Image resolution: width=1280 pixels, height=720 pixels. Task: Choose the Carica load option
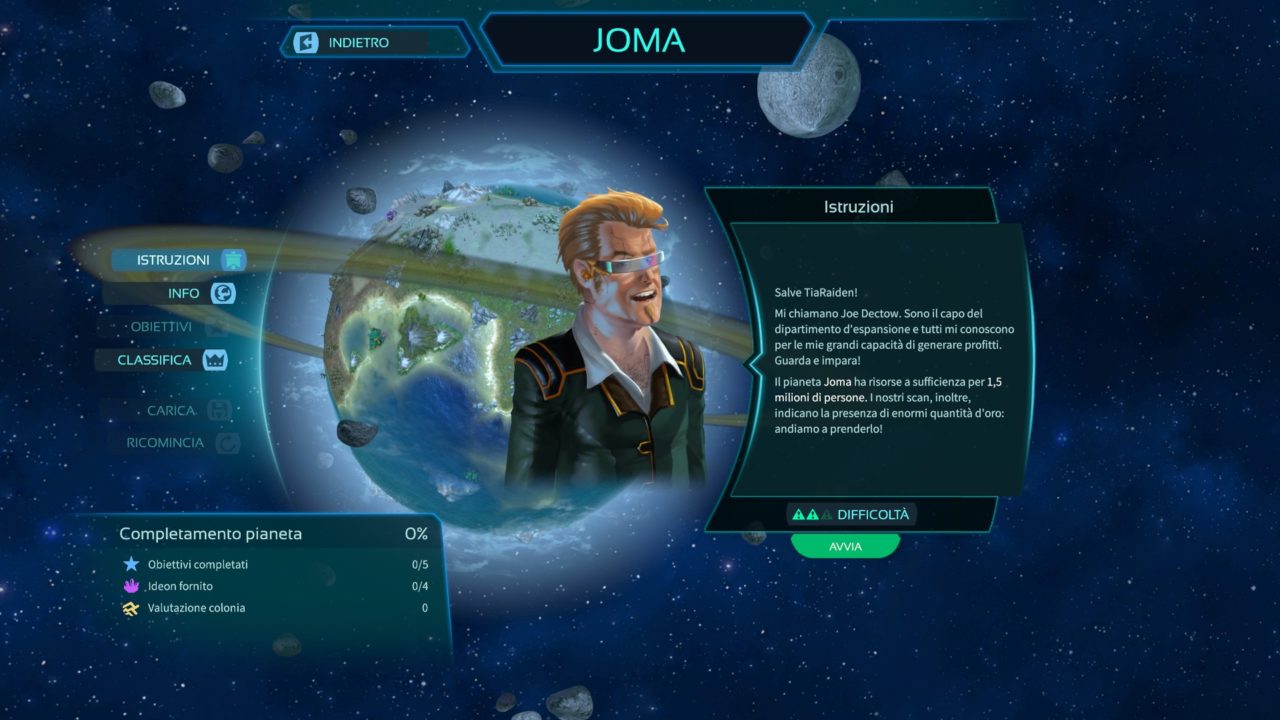(171, 411)
